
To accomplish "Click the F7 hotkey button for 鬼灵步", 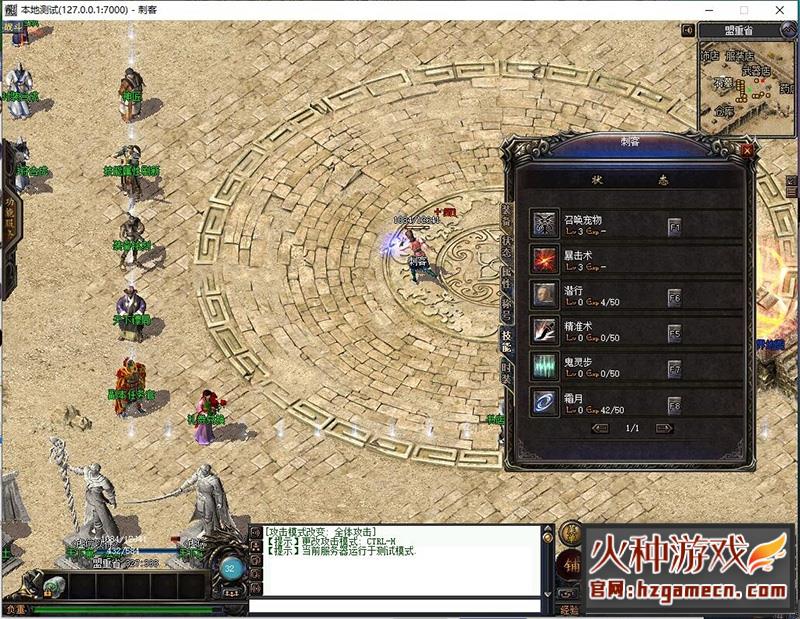I will [x=674, y=366].
